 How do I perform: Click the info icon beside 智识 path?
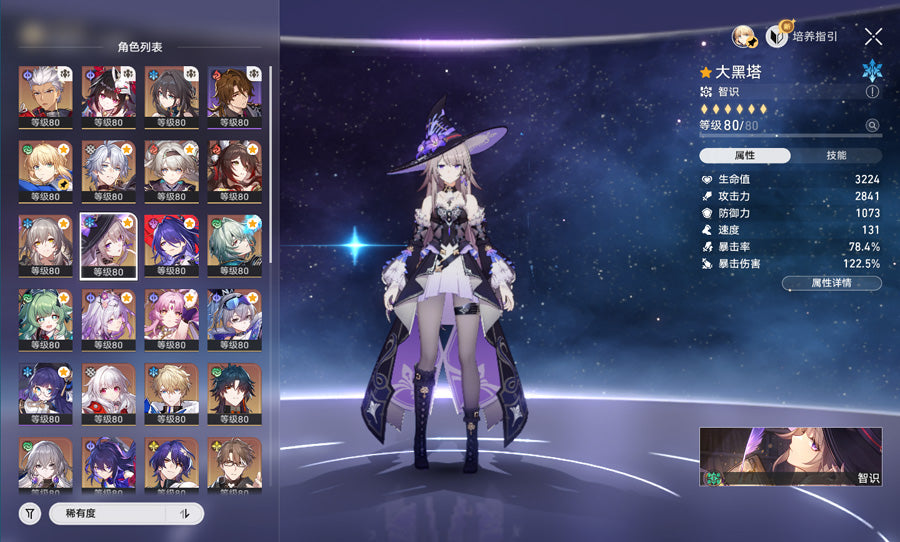(x=872, y=91)
